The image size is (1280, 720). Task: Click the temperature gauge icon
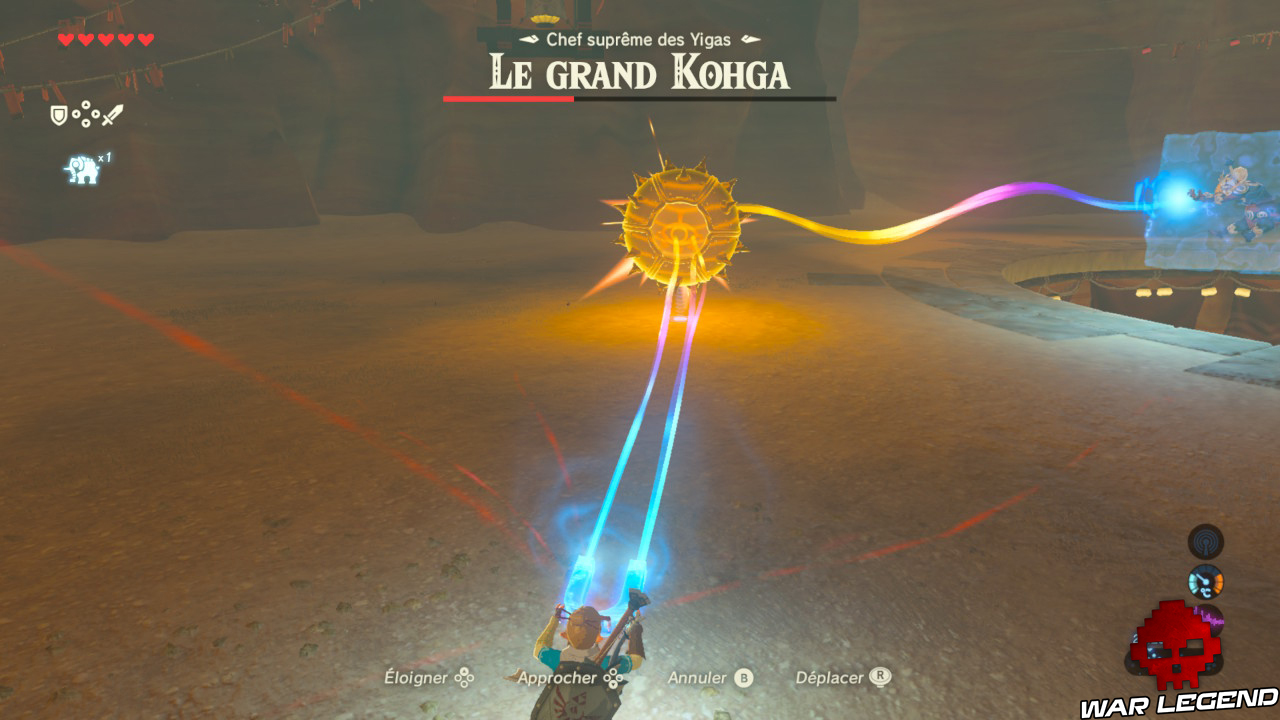pyautogui.click(x=1205, y=582)
